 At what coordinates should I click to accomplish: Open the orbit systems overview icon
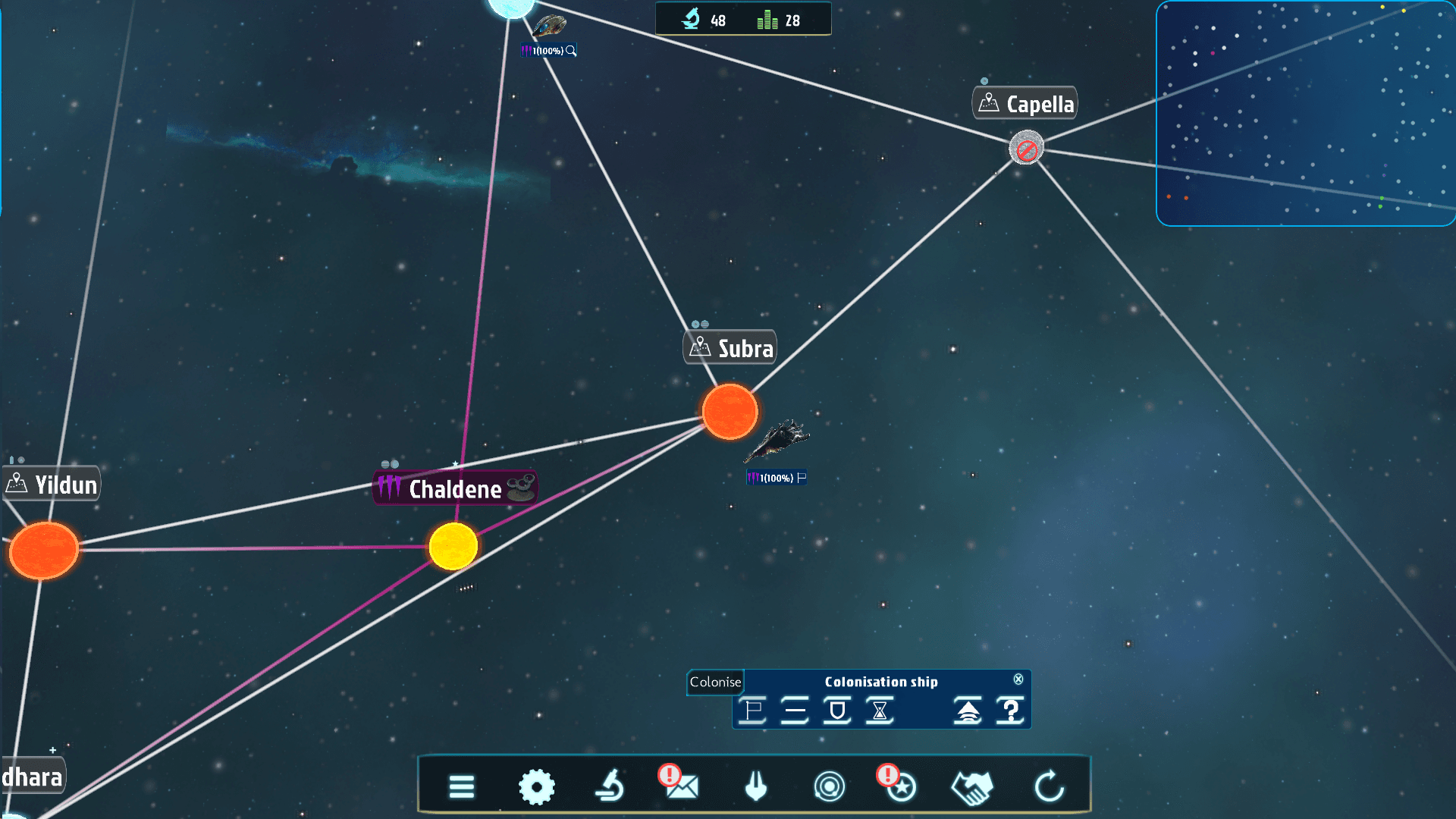[829, 786]
